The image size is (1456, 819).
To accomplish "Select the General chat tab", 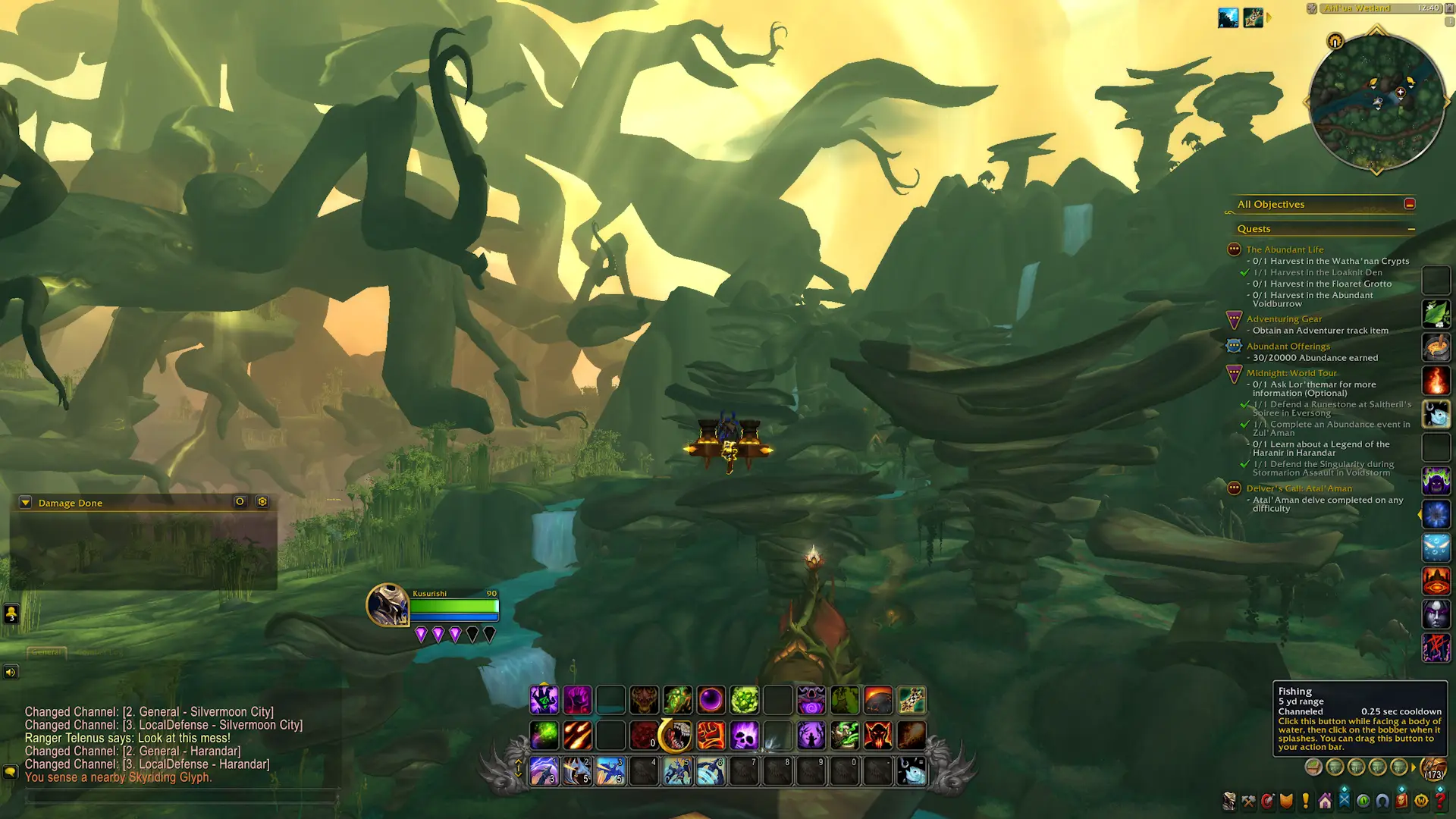I will pos(46,652).
